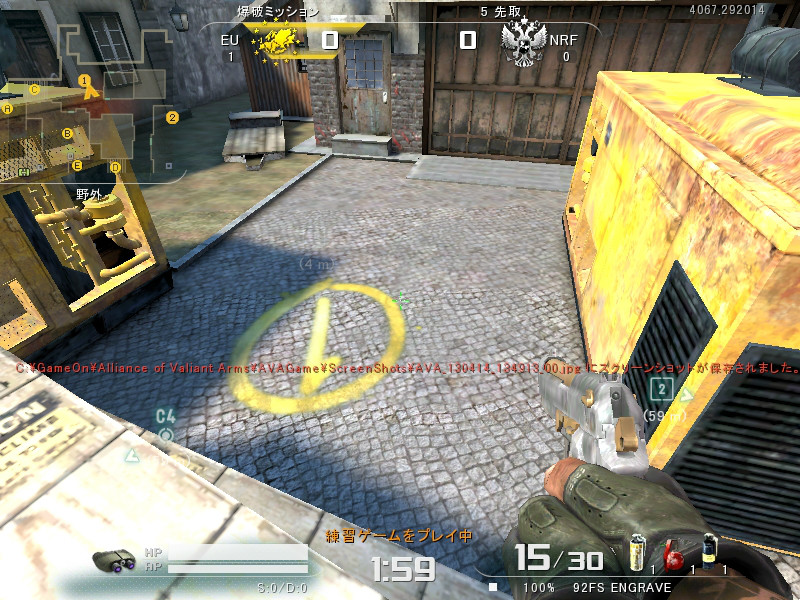Screen dimensions: 800x600
Task: Click location marker D on the minimap
Action: coord(115,166)
